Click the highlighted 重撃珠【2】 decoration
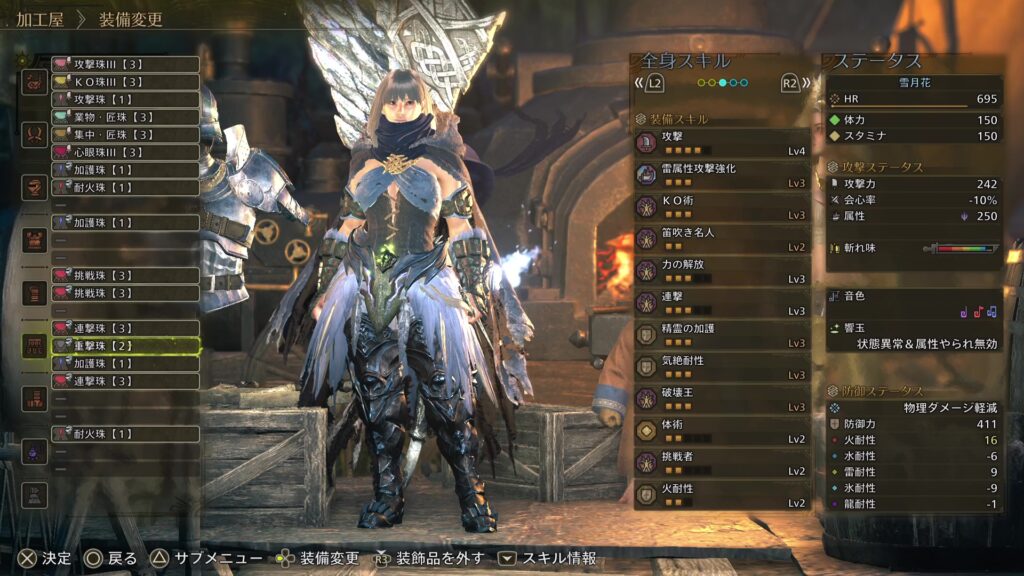This screenshot has height=576, width=1024. [125, 346]
